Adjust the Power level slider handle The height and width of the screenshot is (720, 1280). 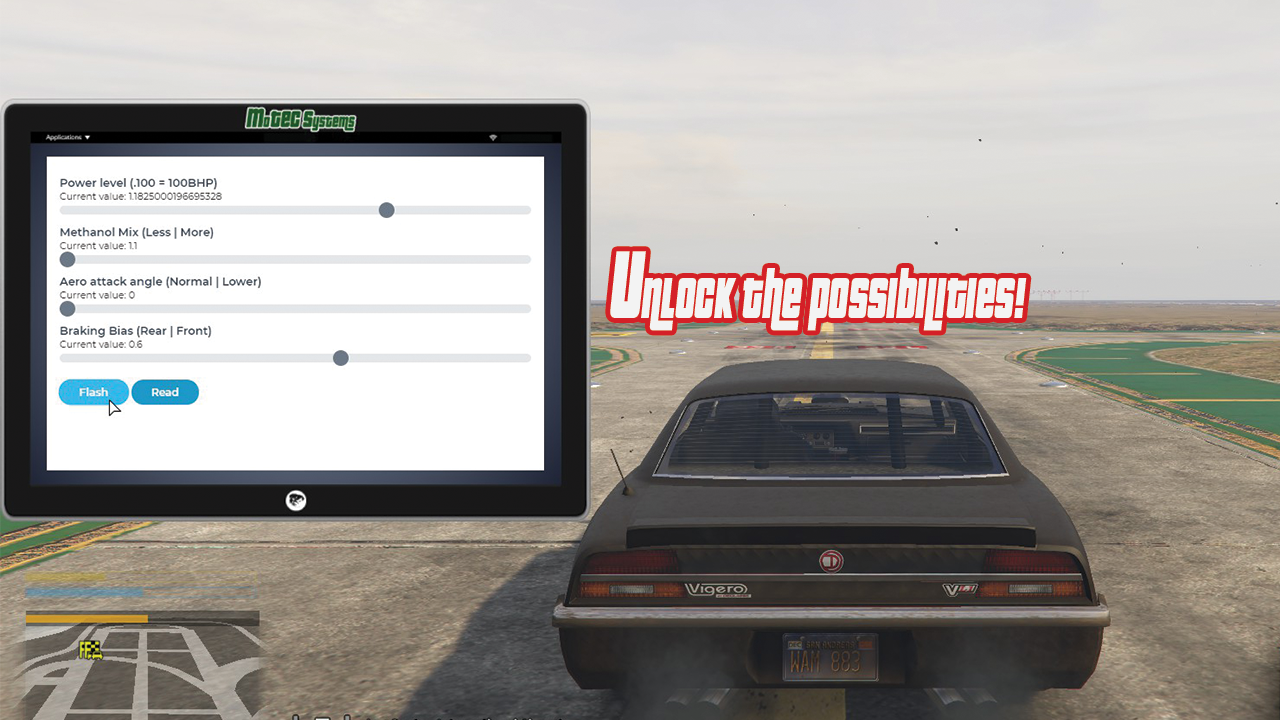pyautogui.click(x=386, y=210)
